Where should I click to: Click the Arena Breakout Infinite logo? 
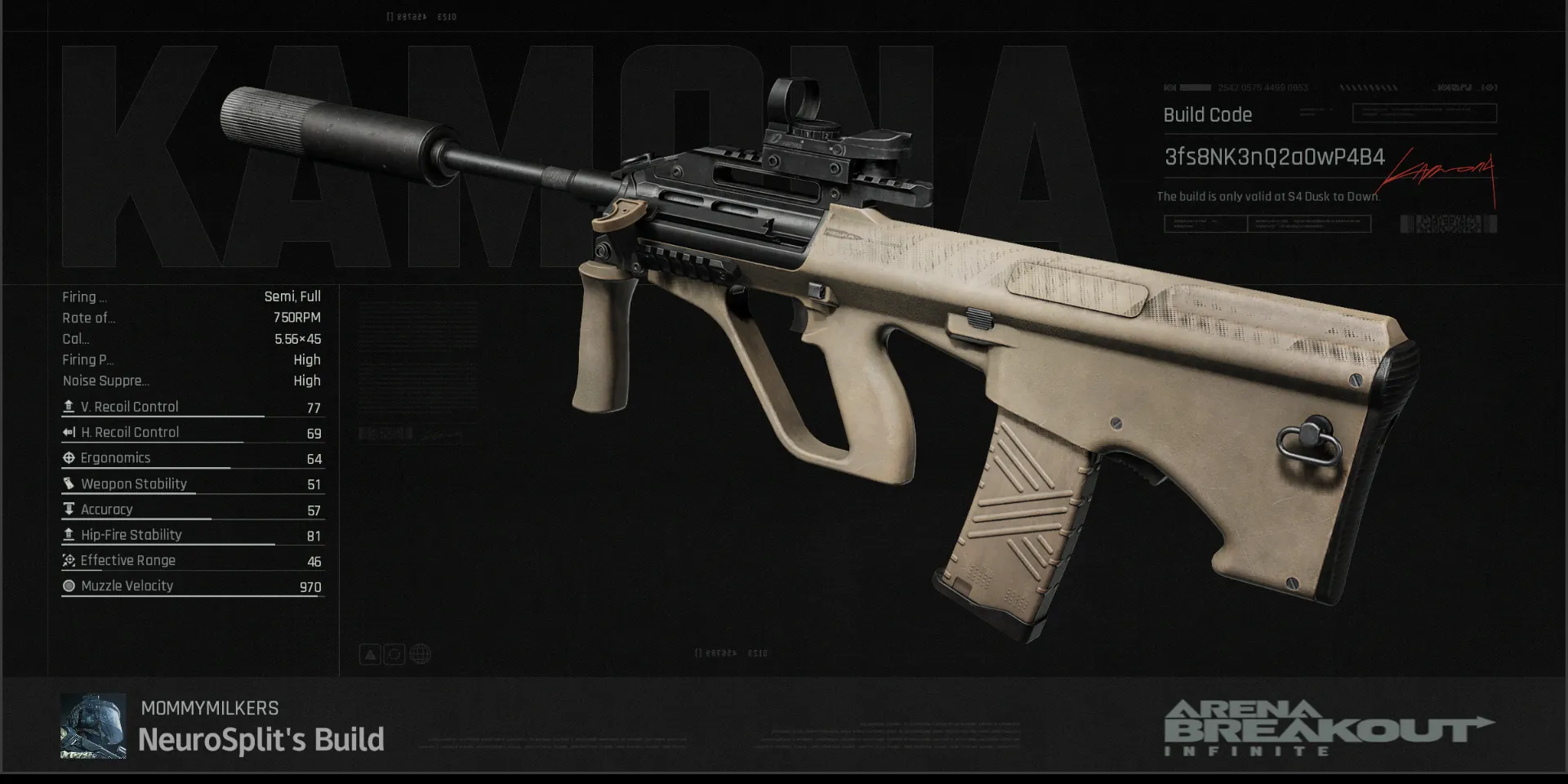[x=1328, y=728]
